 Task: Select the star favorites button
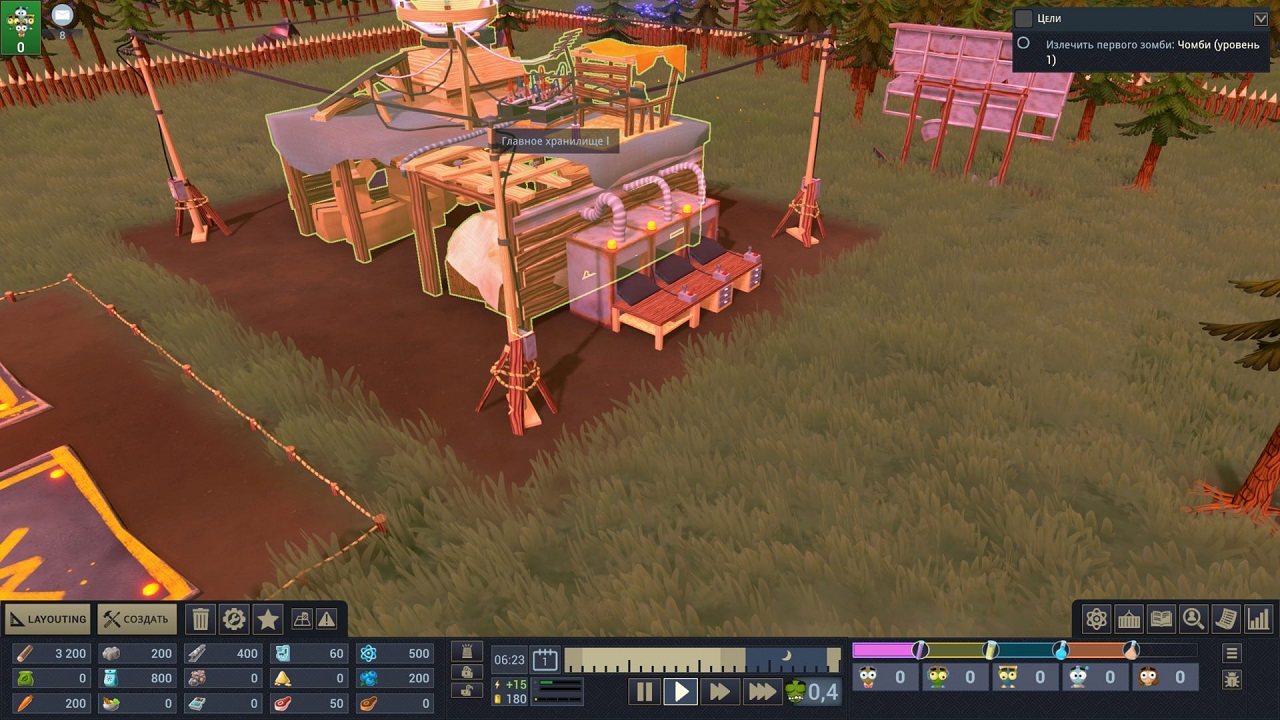[268, 619]
